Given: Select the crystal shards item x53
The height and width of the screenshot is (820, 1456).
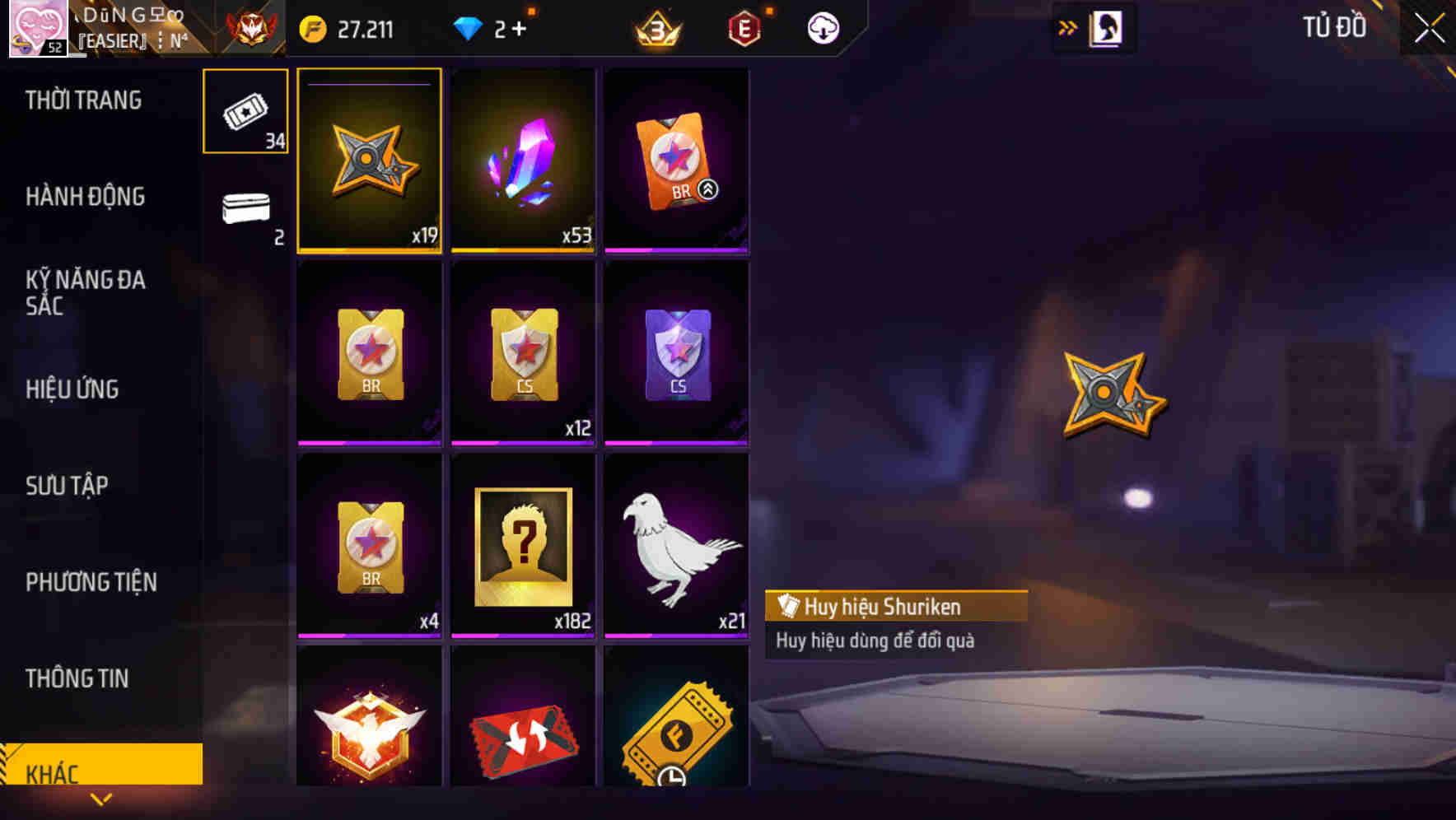Looking at the screenshot, I should click(523, 161).
